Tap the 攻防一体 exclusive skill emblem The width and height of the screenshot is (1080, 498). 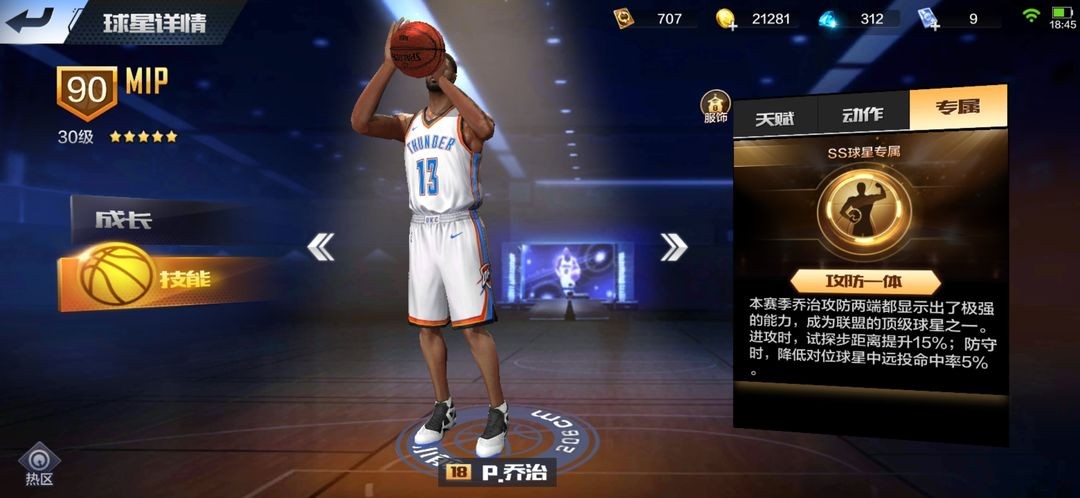(863, 211)
